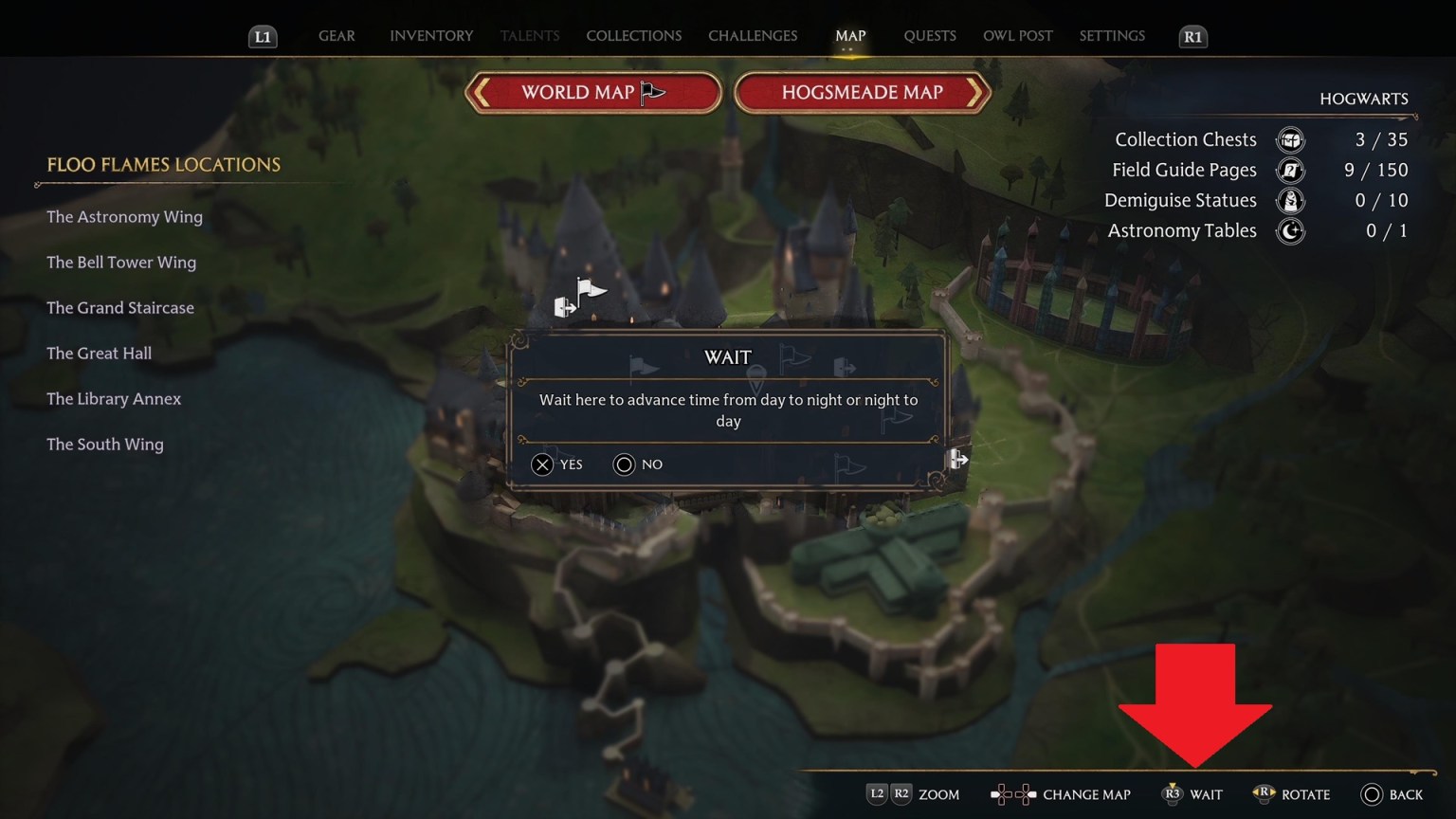The image size is (1456, 819).
Task: Select The Great Hall floo flame location
Action: [x=99, y=353]
